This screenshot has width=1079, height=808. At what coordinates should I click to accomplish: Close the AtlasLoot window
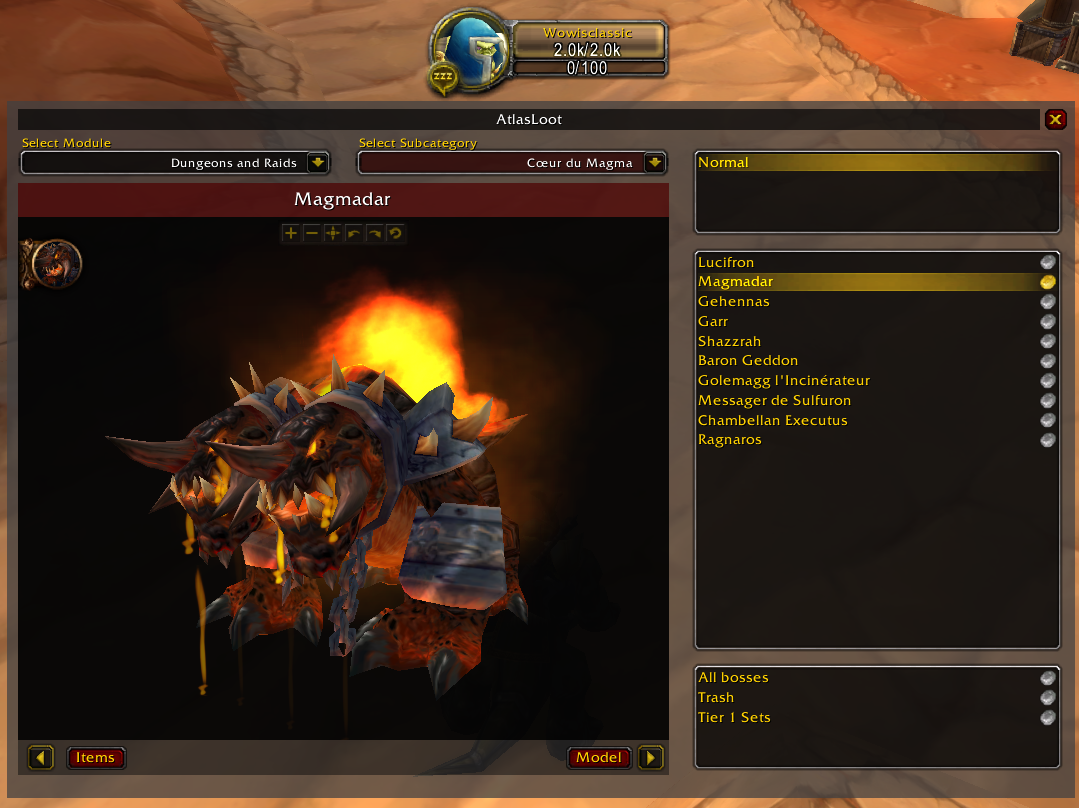tap(1055, 120)
